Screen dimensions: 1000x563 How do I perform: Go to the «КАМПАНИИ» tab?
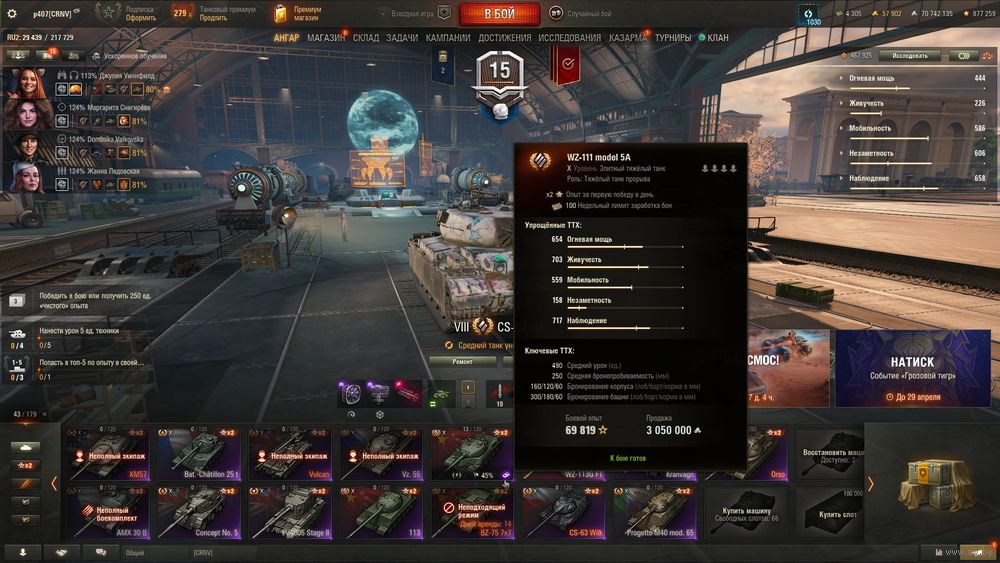point(448,38)
